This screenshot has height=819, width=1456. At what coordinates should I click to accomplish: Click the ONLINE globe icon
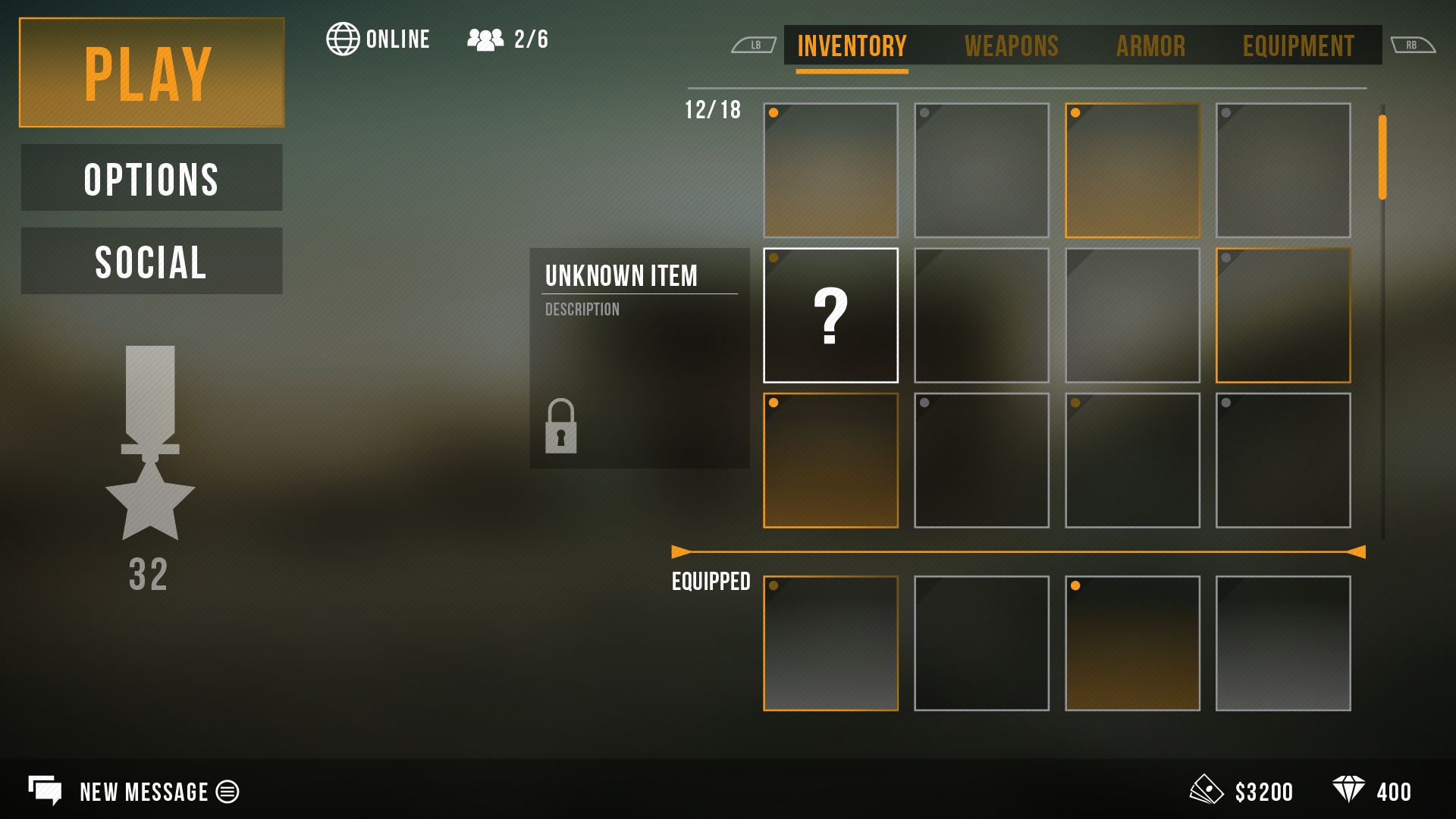pyautogui.click(x=344, y=39)
